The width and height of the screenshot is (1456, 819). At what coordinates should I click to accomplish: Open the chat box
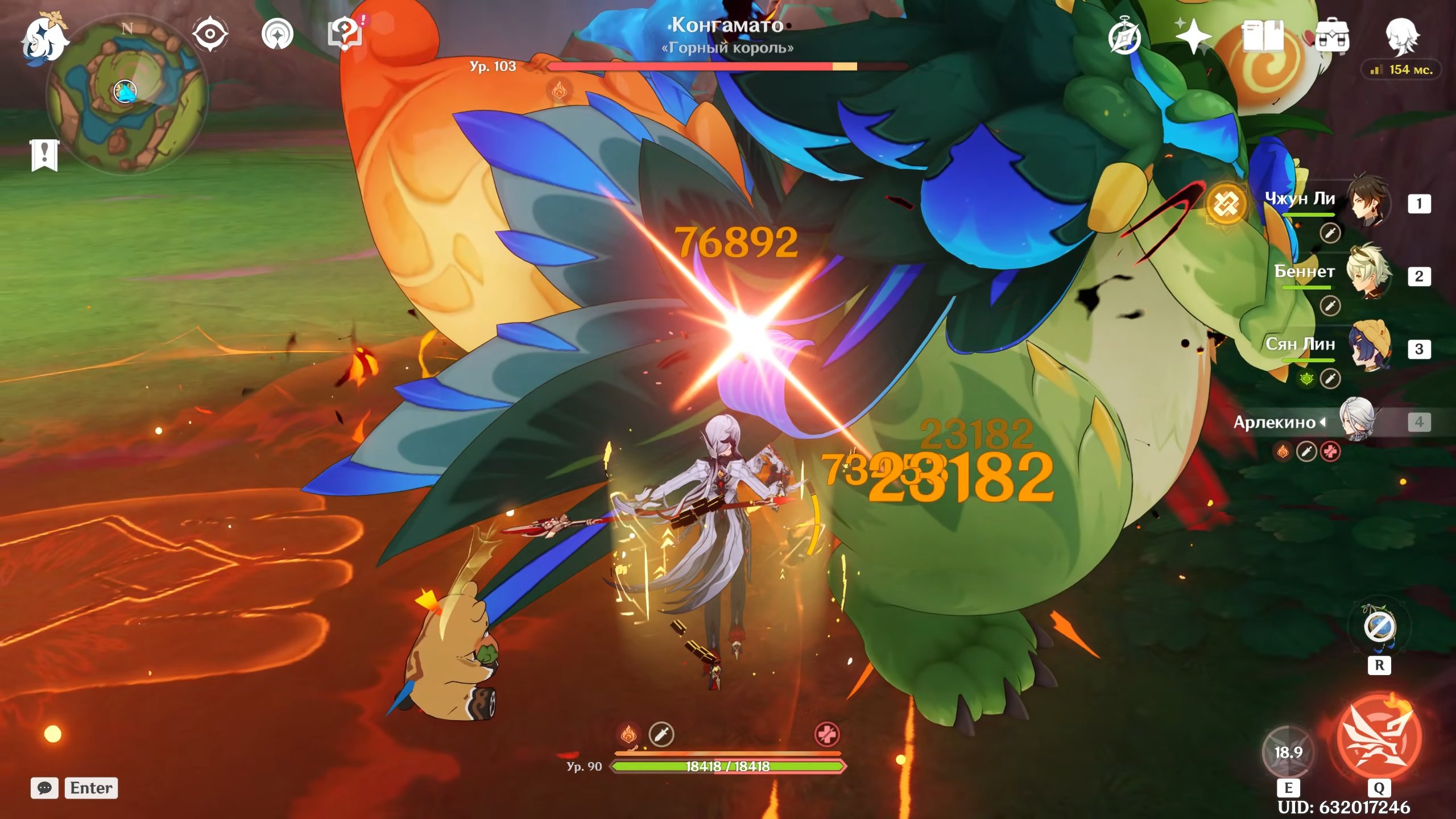(x=44, y=788)
